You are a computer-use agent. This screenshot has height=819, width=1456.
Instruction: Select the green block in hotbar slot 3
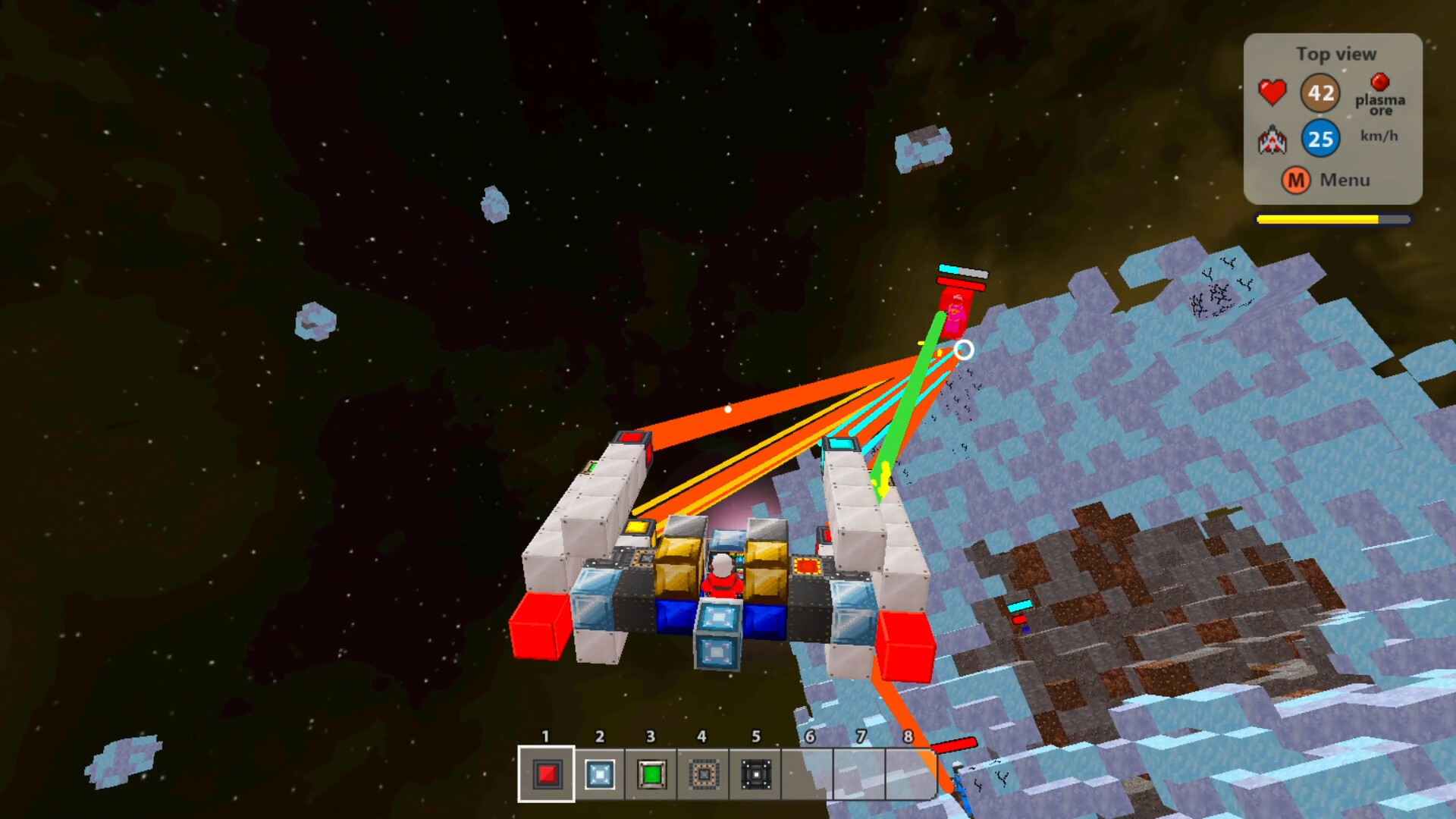click(651, 774)
